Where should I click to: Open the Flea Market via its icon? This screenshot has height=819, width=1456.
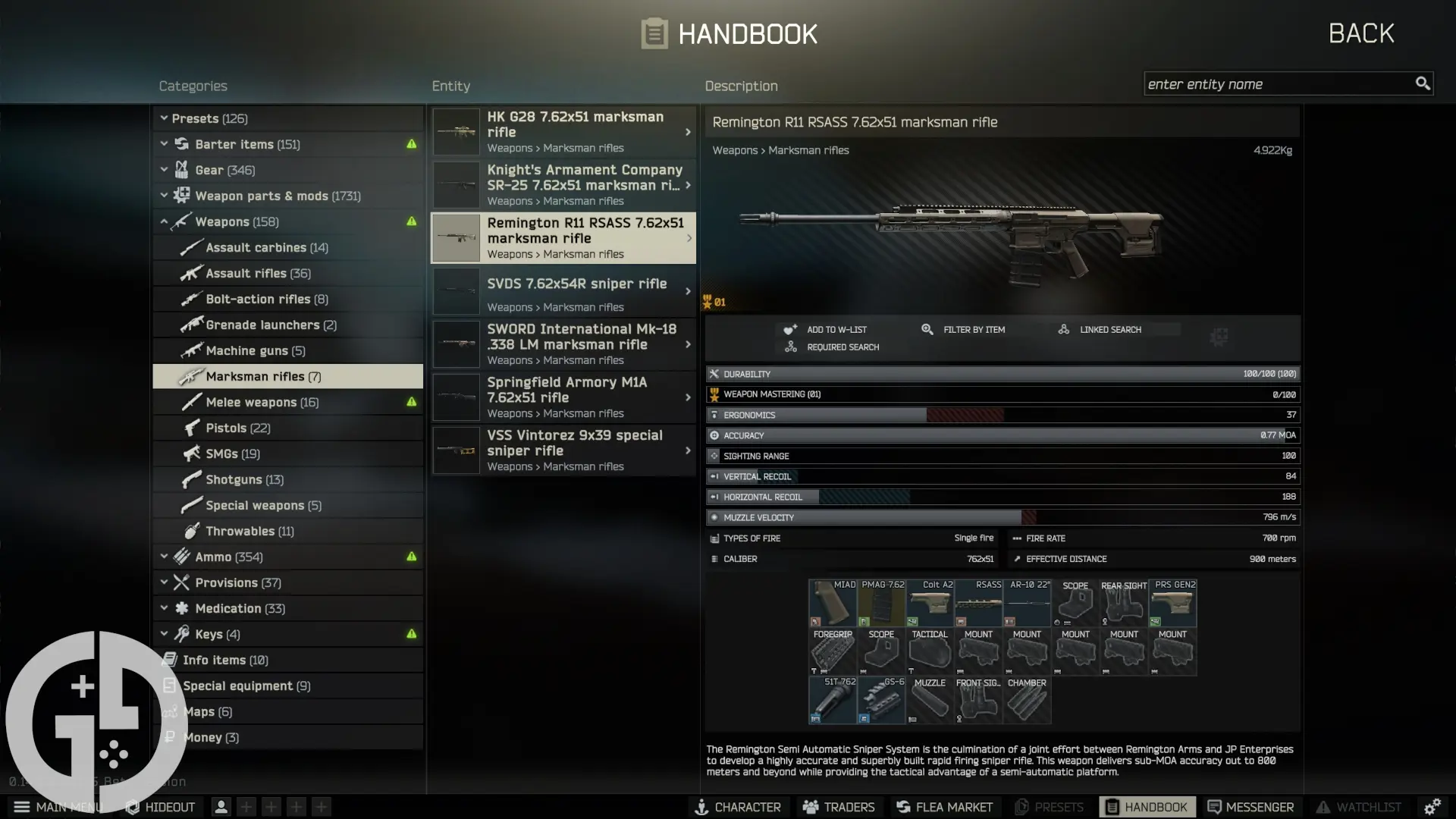[x=902, y=807]
